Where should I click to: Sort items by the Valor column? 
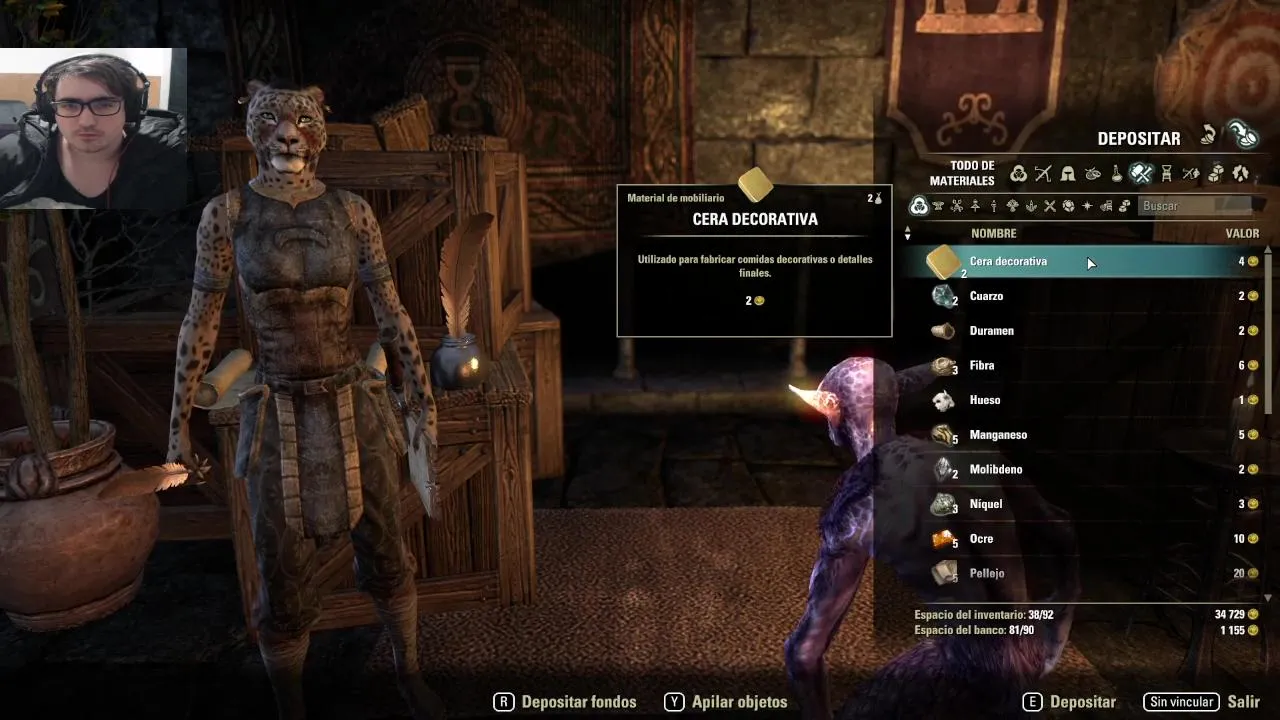click(x=1242, y=234)
